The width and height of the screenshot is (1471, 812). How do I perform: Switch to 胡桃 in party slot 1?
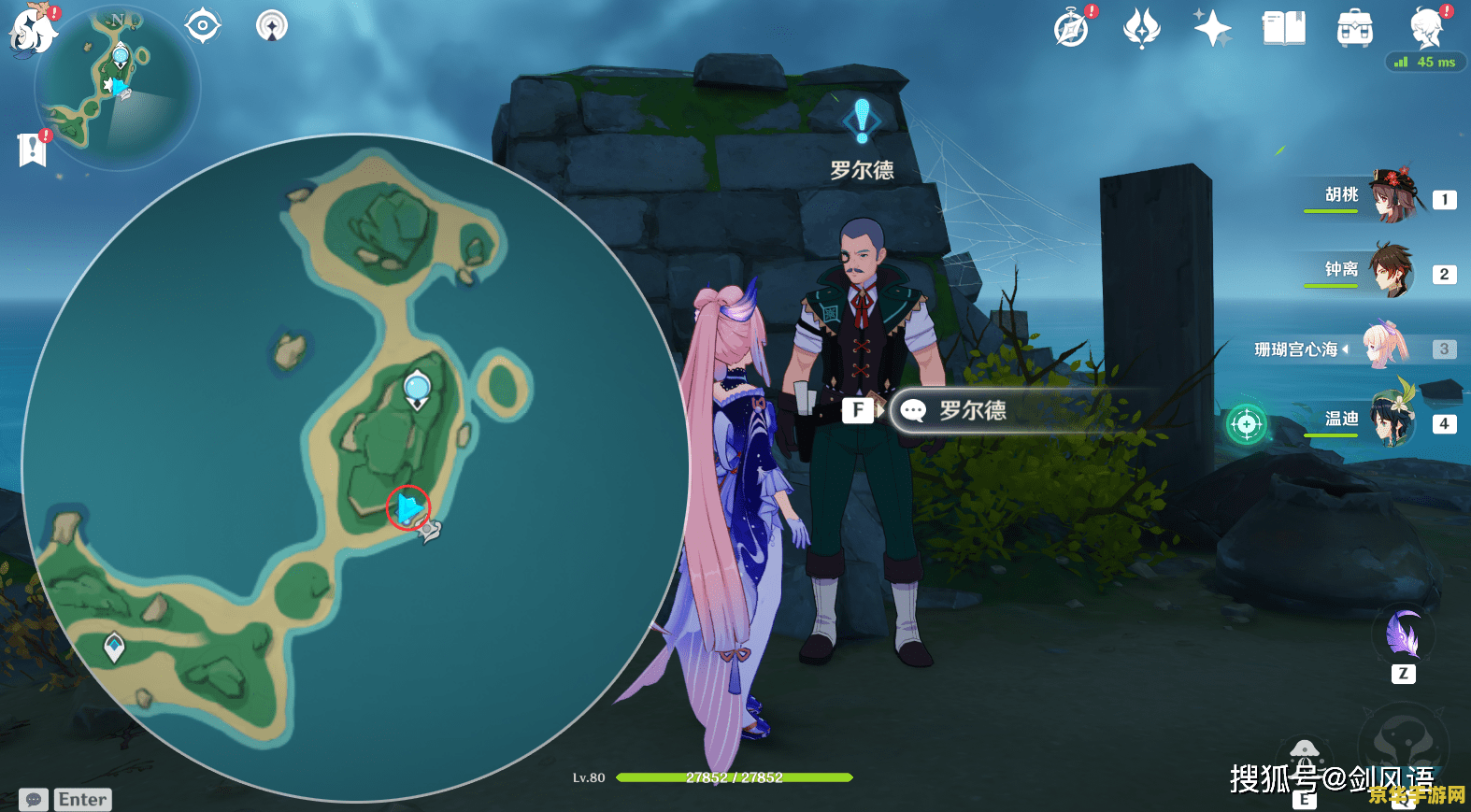(1392, 199)
